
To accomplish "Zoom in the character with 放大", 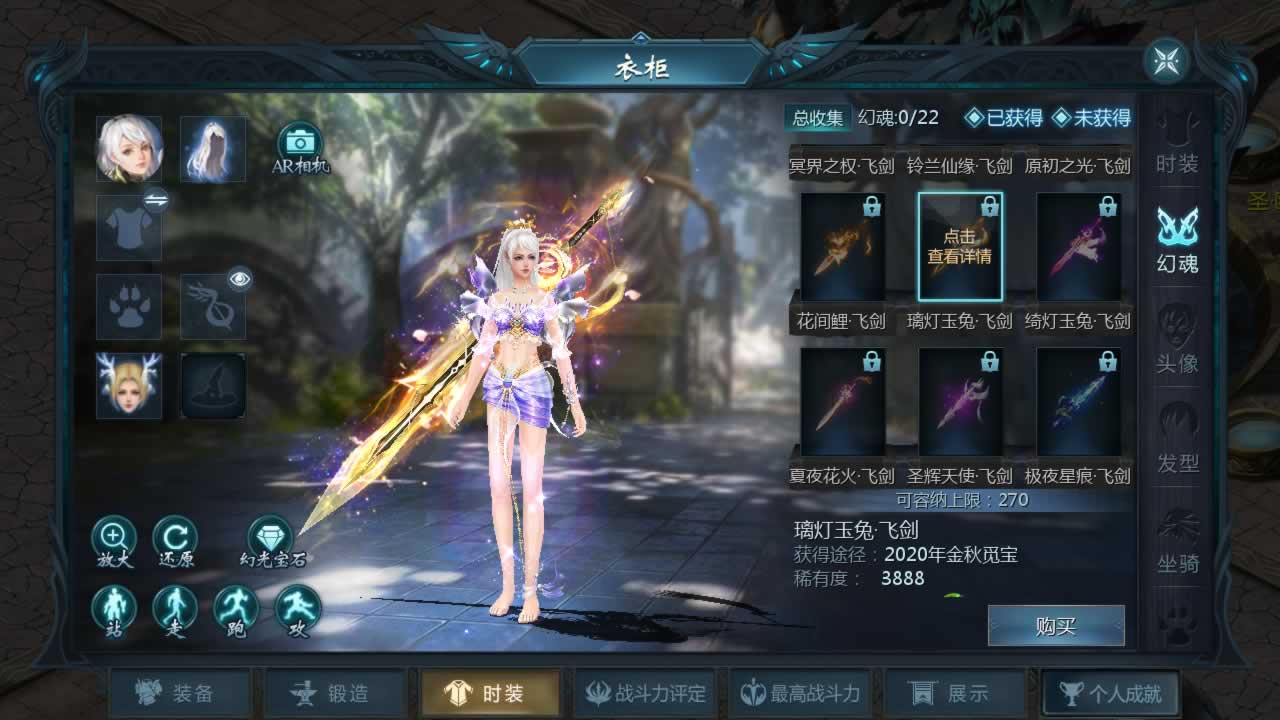I will pos(114,538).
